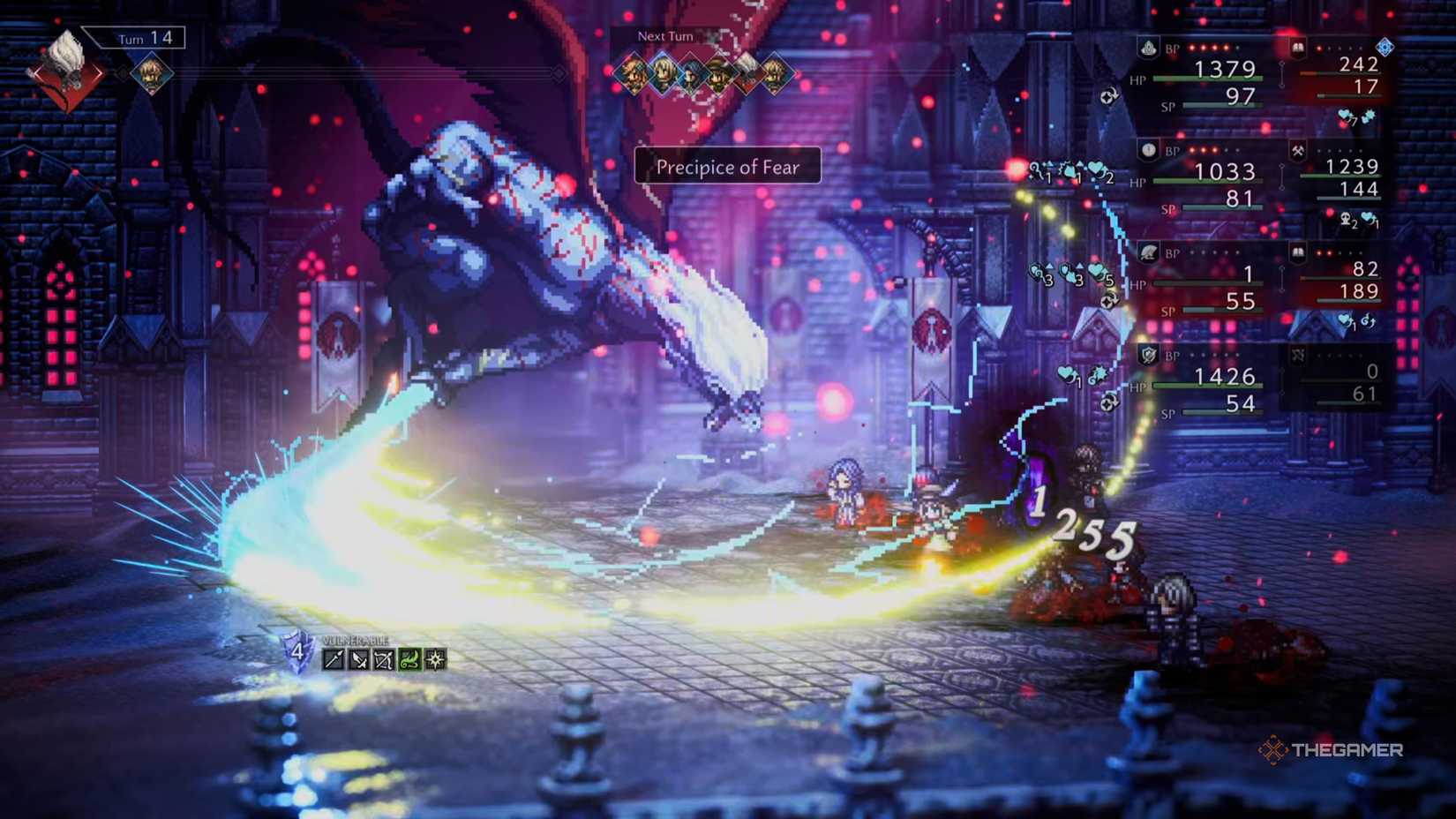Select the Precipice of Fear skill banner
Viewport: 1456px width, 819px height.
[x=728, y=166]
